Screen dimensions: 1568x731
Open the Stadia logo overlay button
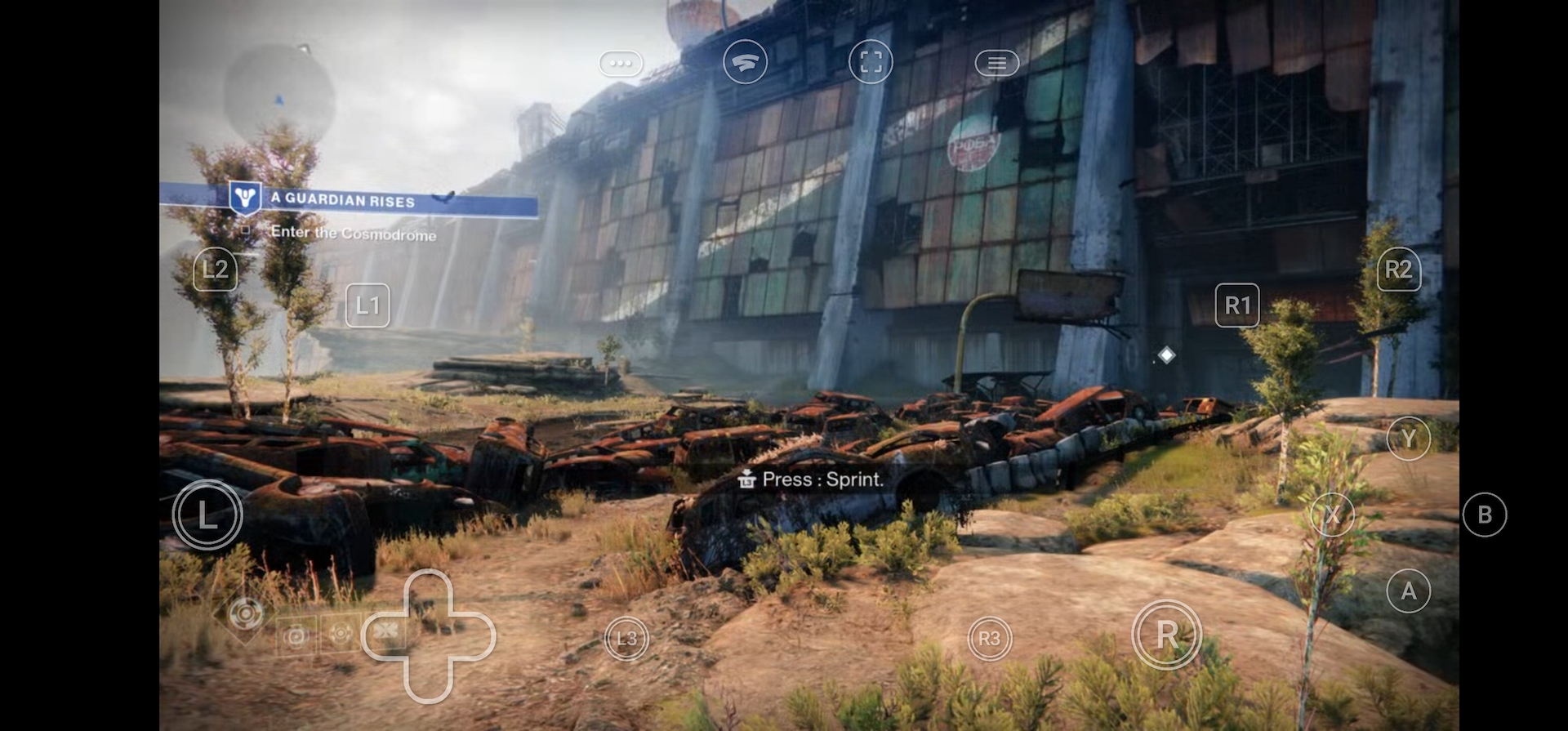coord(745,62)
